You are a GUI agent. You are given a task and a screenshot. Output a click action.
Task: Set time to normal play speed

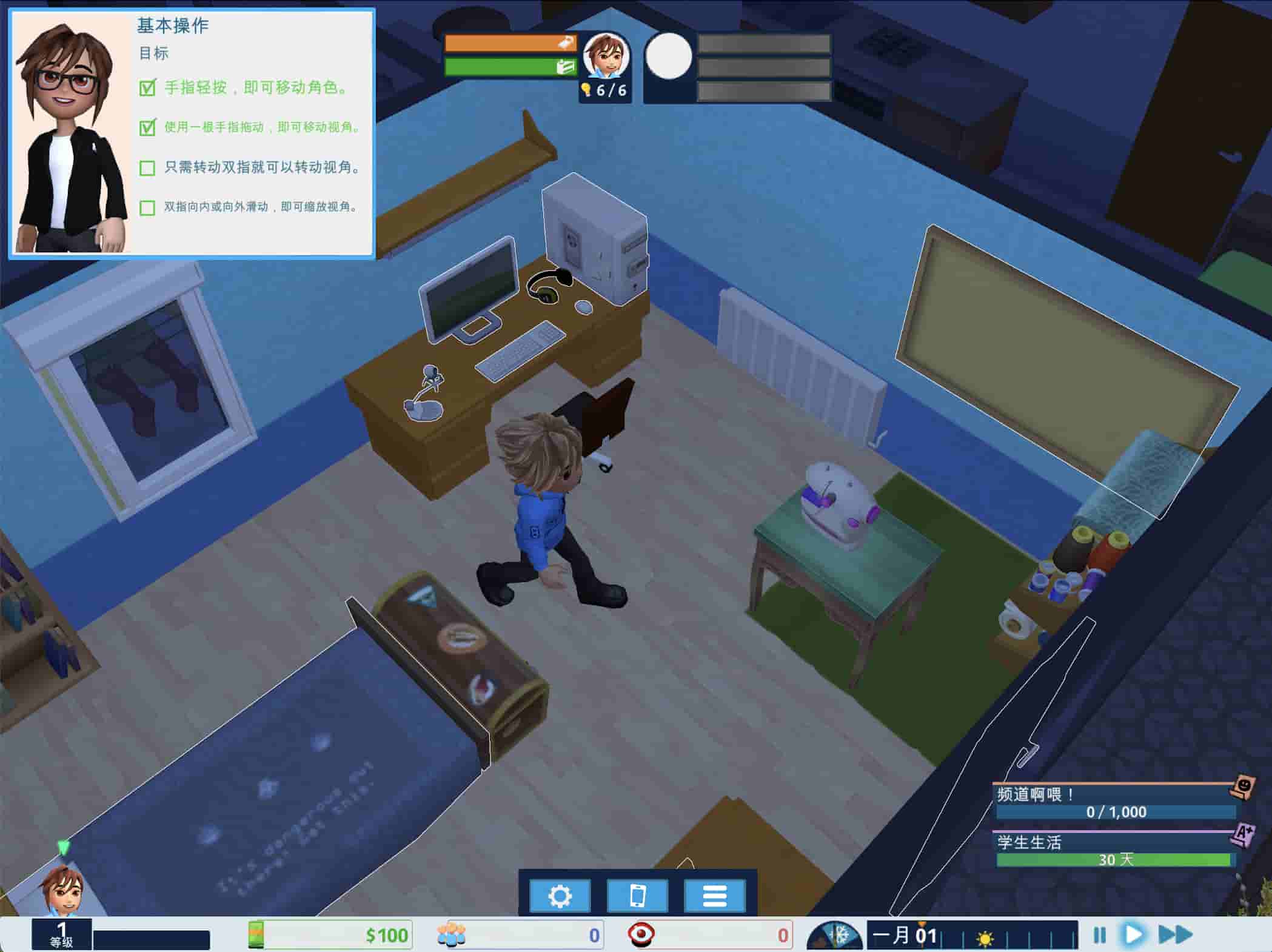coord(1133,934)
